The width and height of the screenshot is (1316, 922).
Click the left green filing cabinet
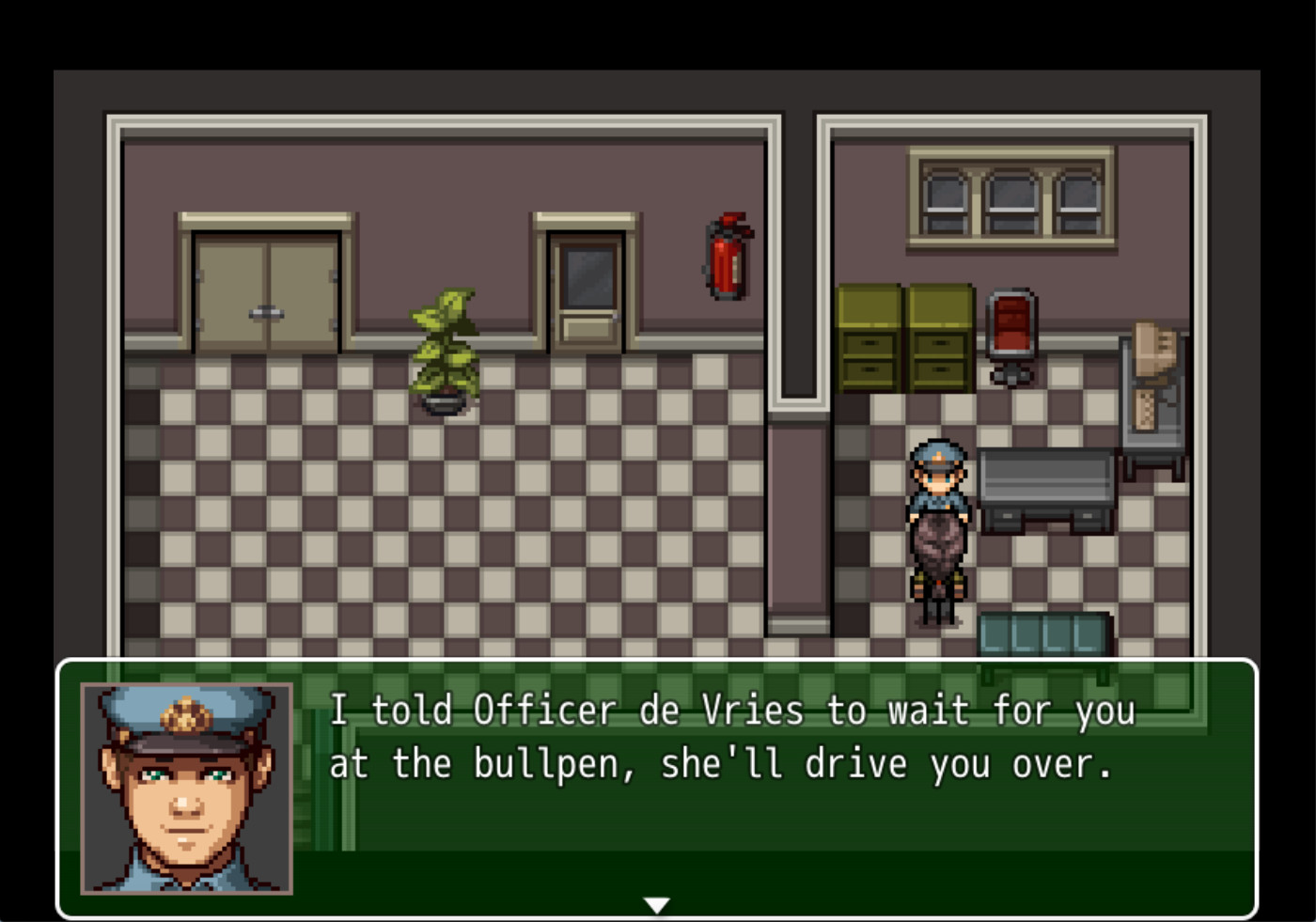871,338
